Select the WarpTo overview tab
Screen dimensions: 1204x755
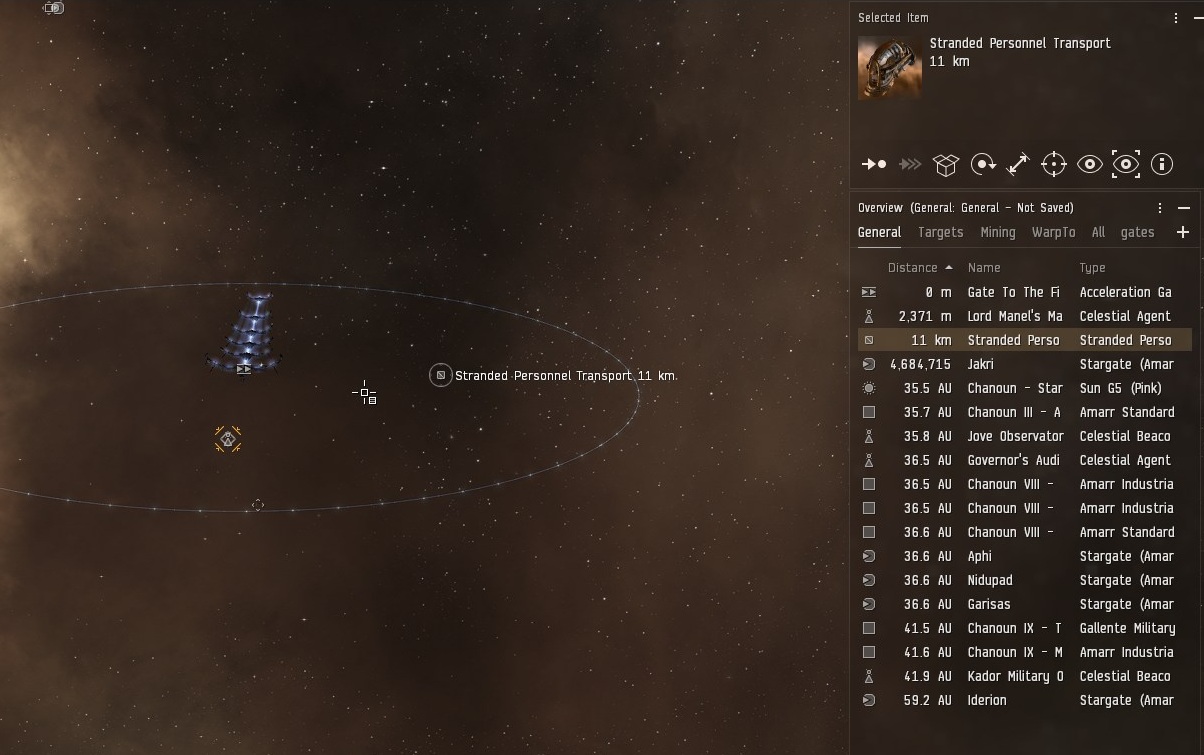pos(1053,232)
